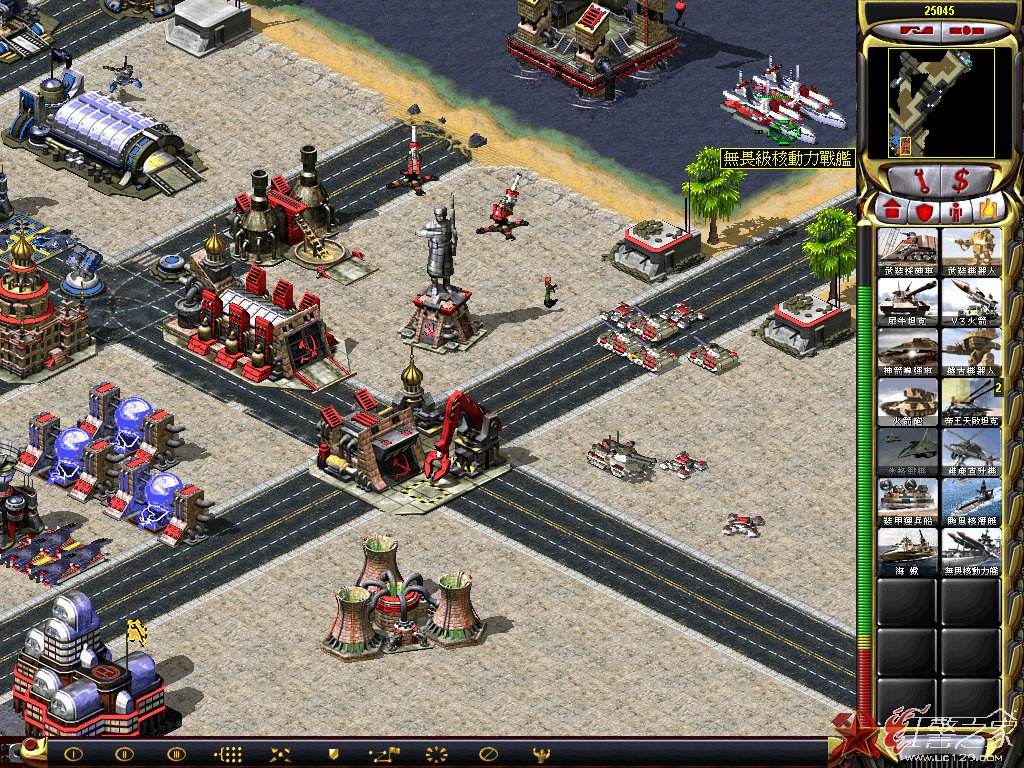Queue the Sea Scorpion boat
The image size is (1024, 768).
[908, 551]
